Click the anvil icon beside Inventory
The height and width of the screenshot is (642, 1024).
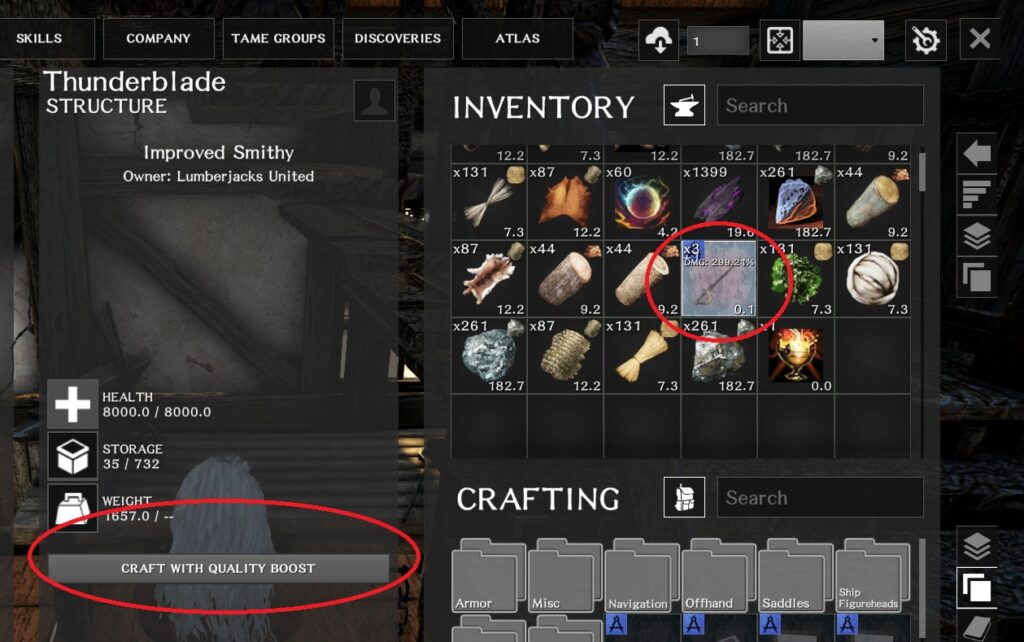click(x=684, y=105)
